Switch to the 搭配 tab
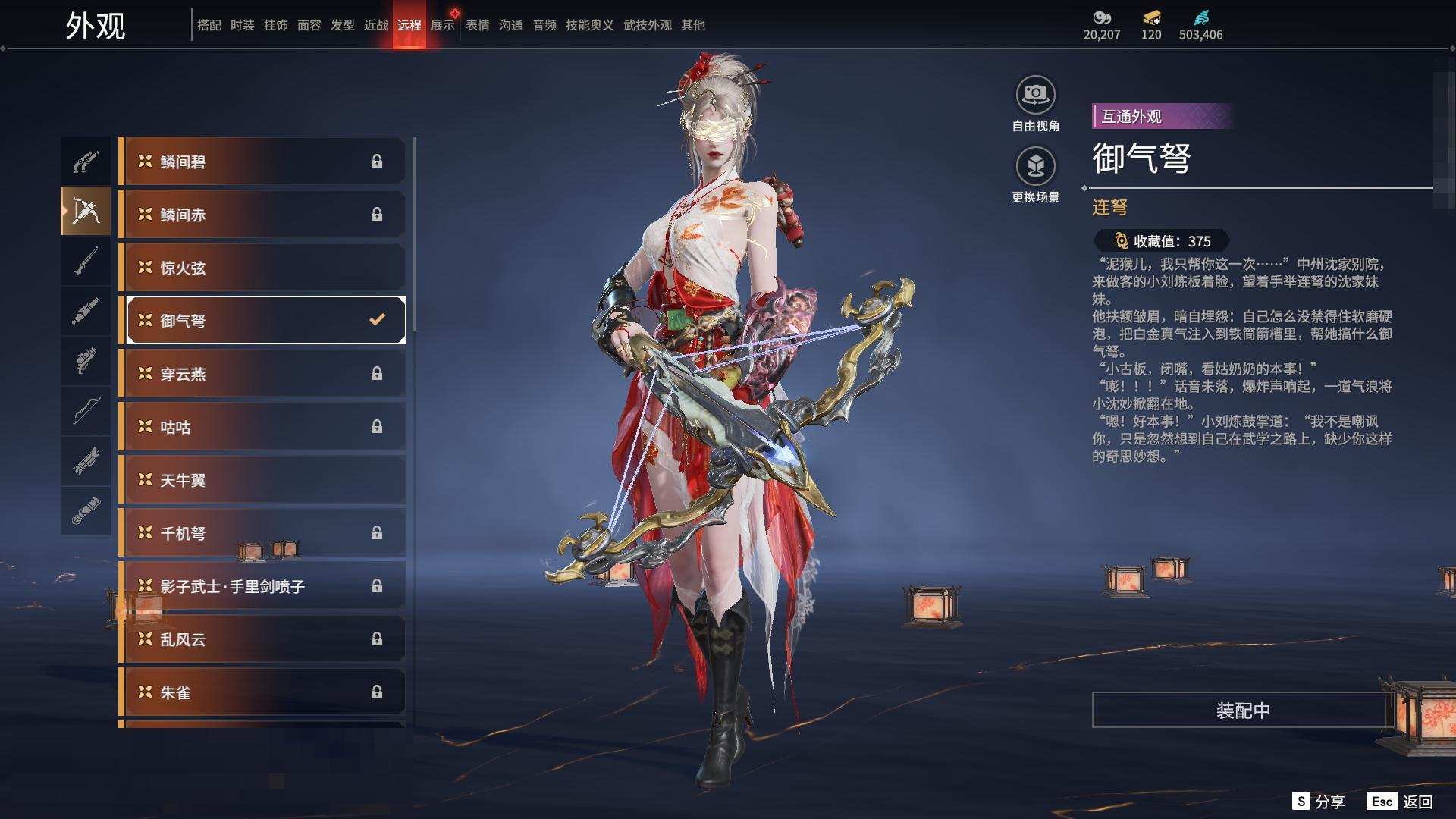The width and height of the screenshot is (1456, 819). pyautogui.click(x=209, y=25)
